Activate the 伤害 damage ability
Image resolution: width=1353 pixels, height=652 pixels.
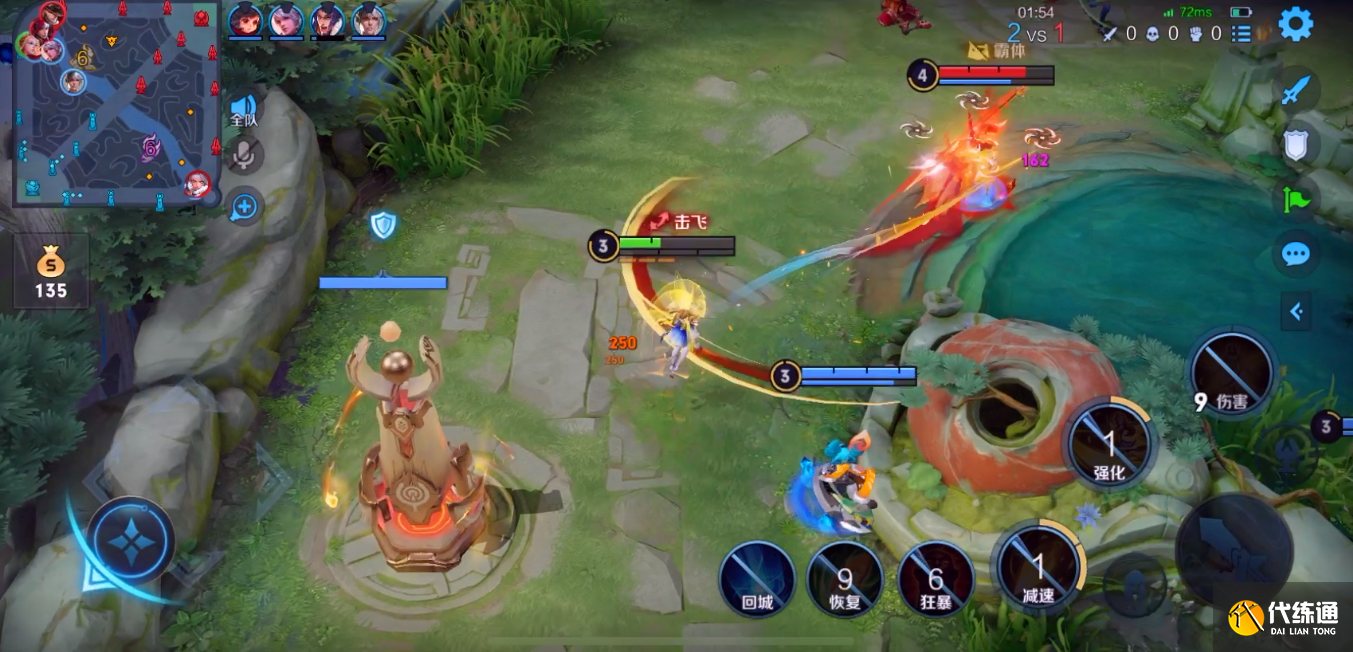(1232, 373)
